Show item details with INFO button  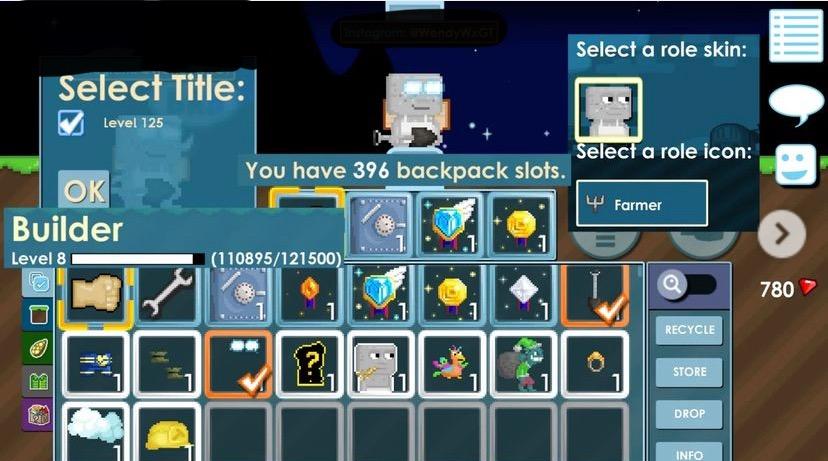tap(689, 452)
